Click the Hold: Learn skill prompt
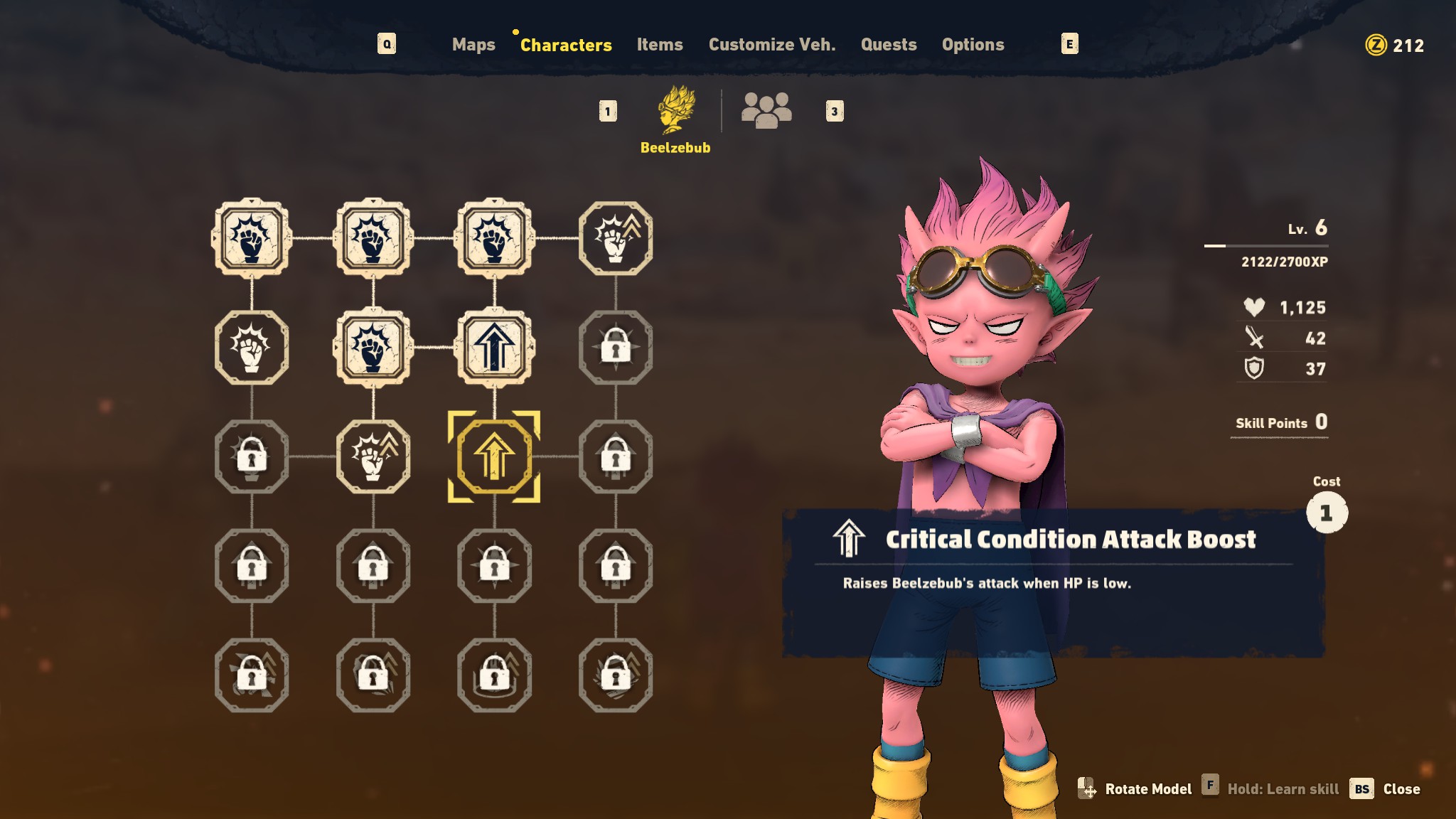 [1282, 789]
